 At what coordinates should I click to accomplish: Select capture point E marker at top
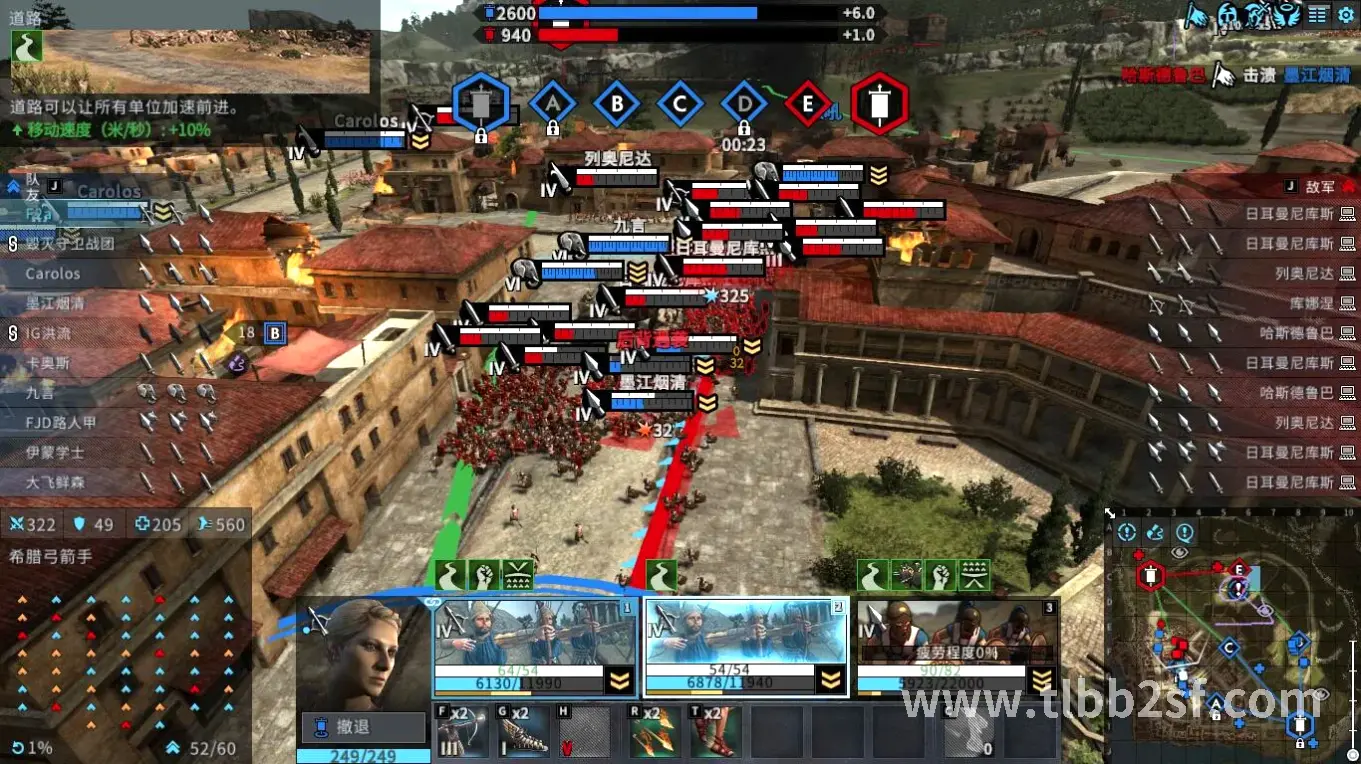click(x=808, y=103)
